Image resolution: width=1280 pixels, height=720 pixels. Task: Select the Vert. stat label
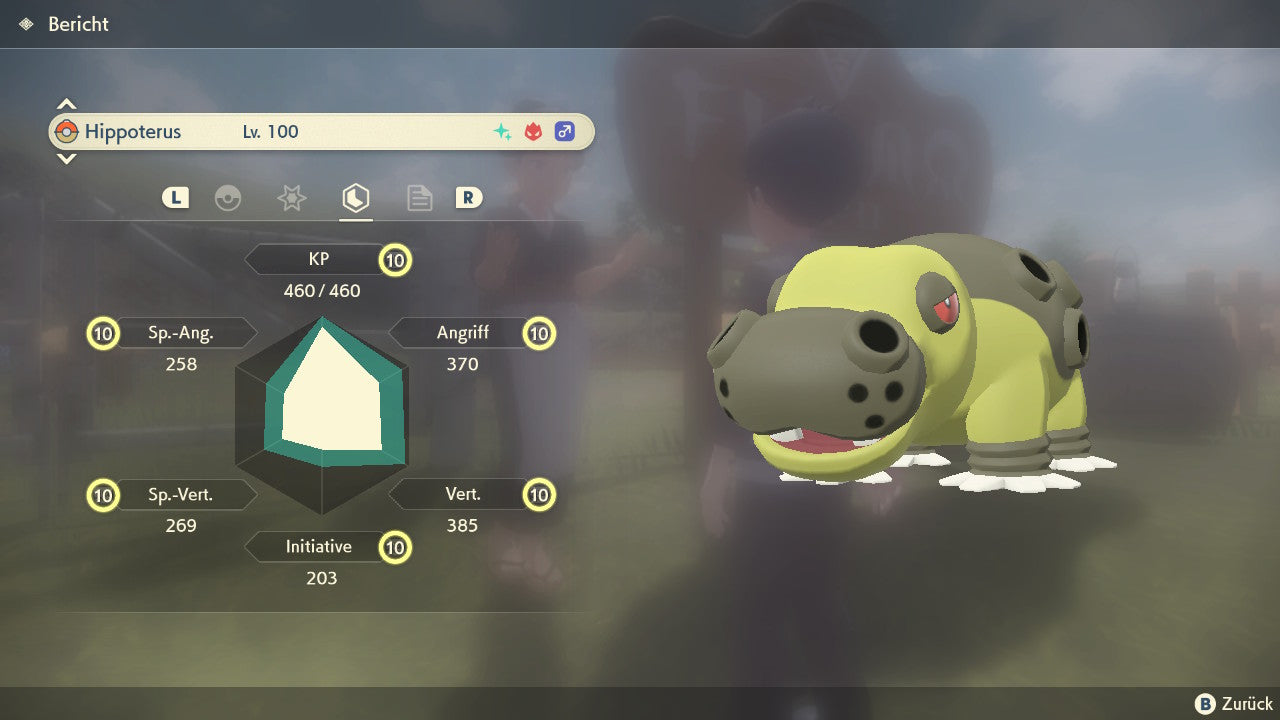[462, 494]
